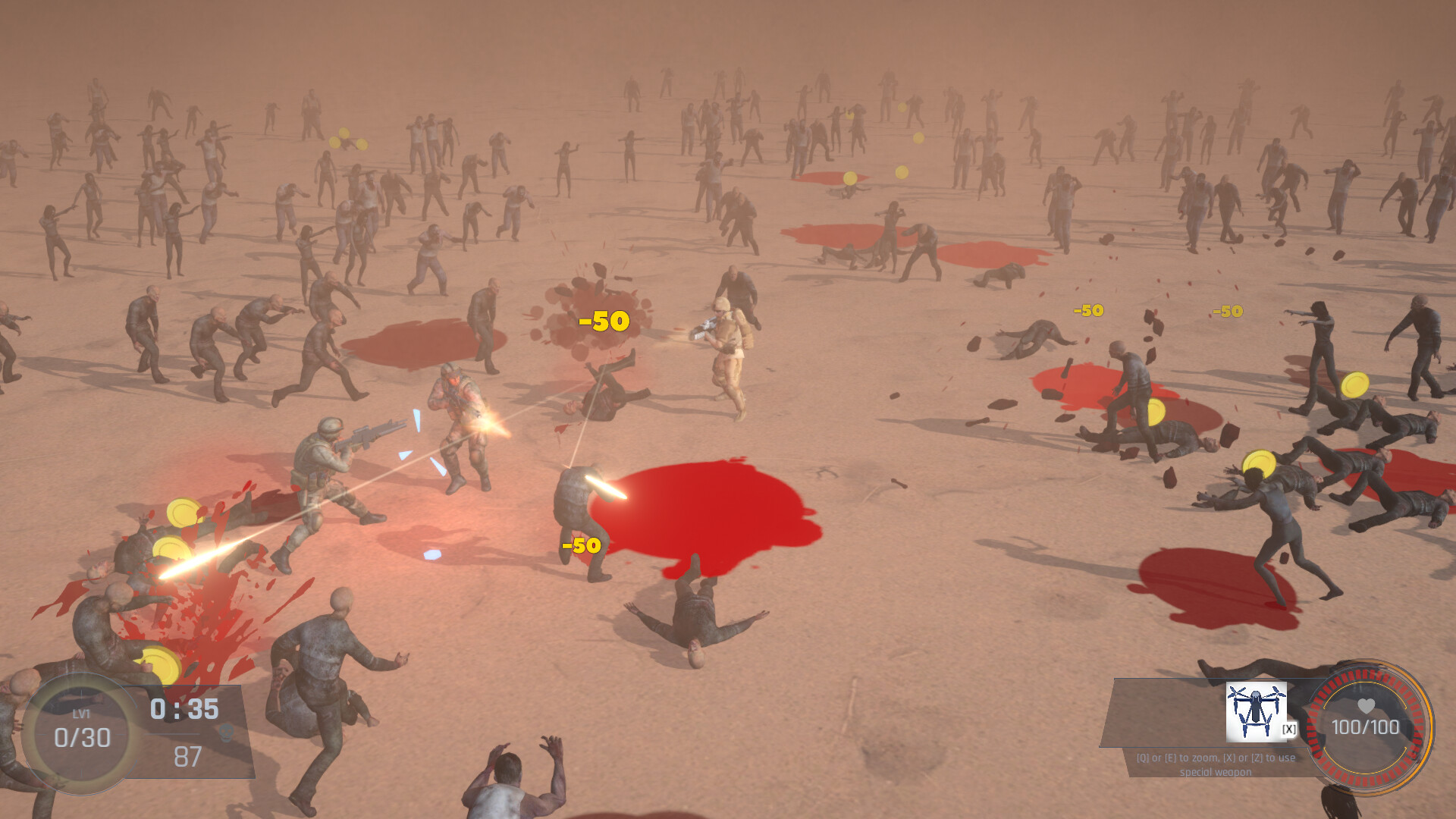Click the [X] keybind badge beside the drone
The width and height of the screenshot is (1456, 819).
(1288, 729)
